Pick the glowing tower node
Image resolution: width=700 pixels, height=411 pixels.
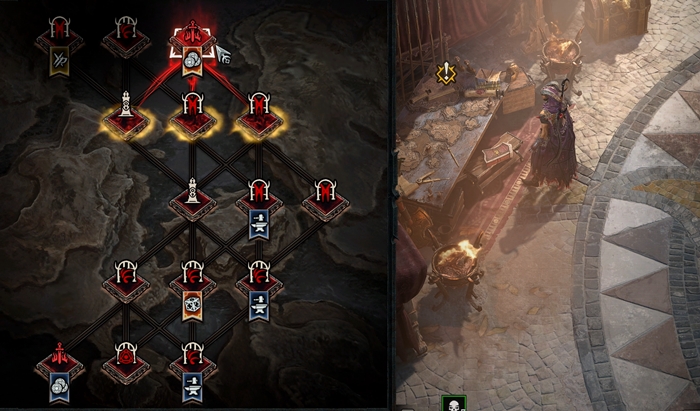pos(125,113)
